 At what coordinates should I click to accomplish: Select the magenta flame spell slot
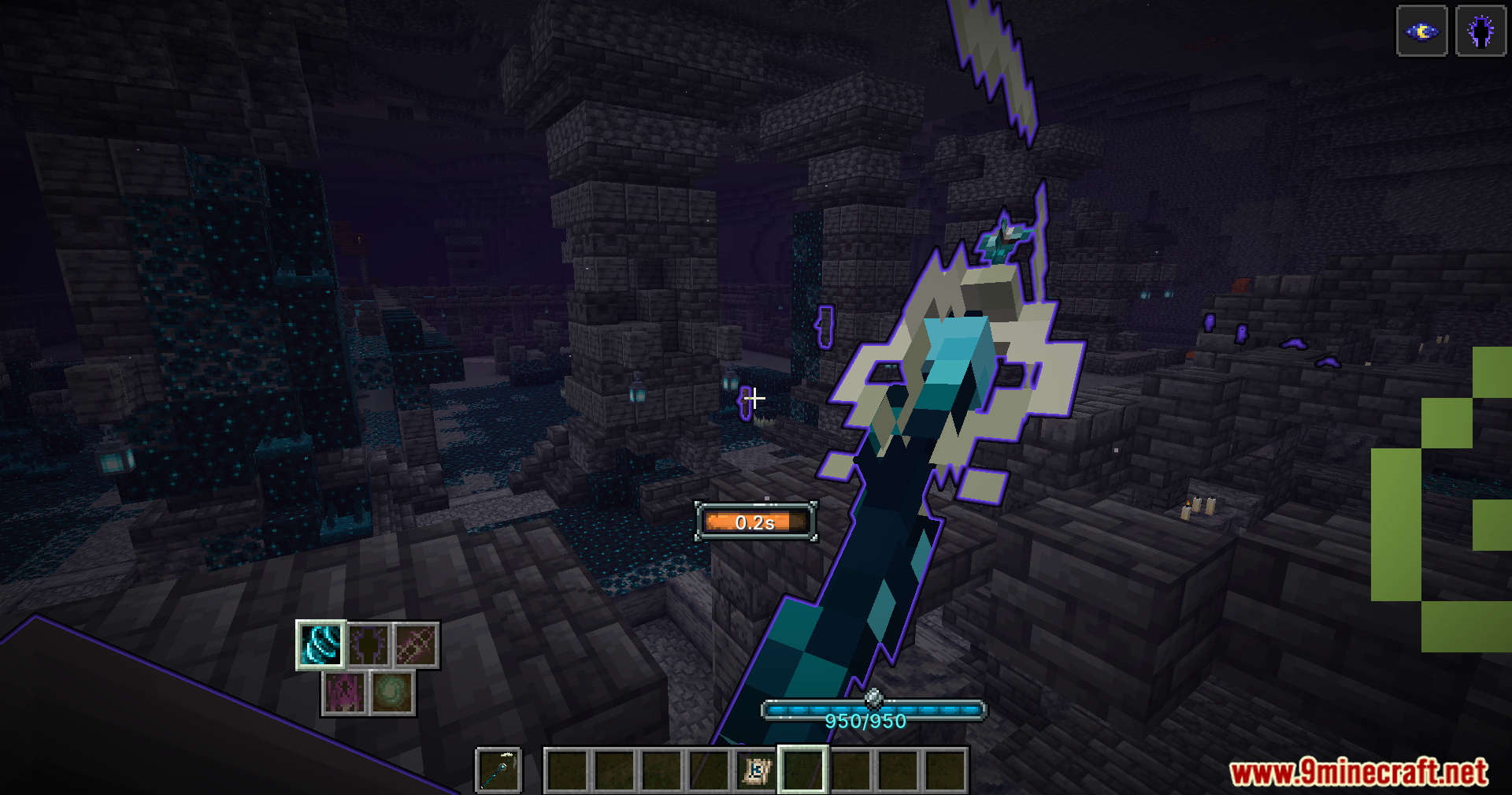click(x=344, y=693)
